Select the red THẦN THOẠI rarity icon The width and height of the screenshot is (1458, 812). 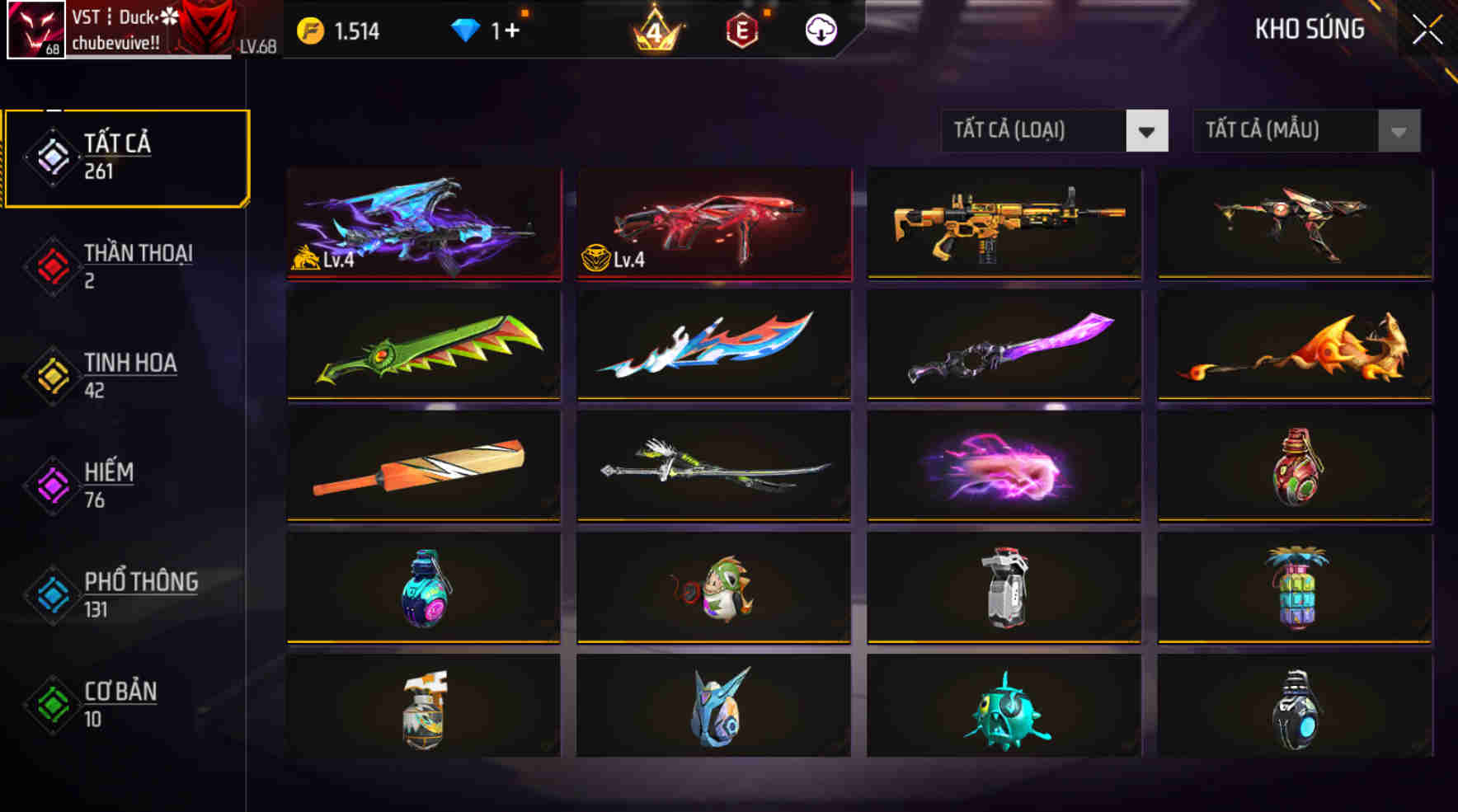pyautogui.click(x=51, y=265)
